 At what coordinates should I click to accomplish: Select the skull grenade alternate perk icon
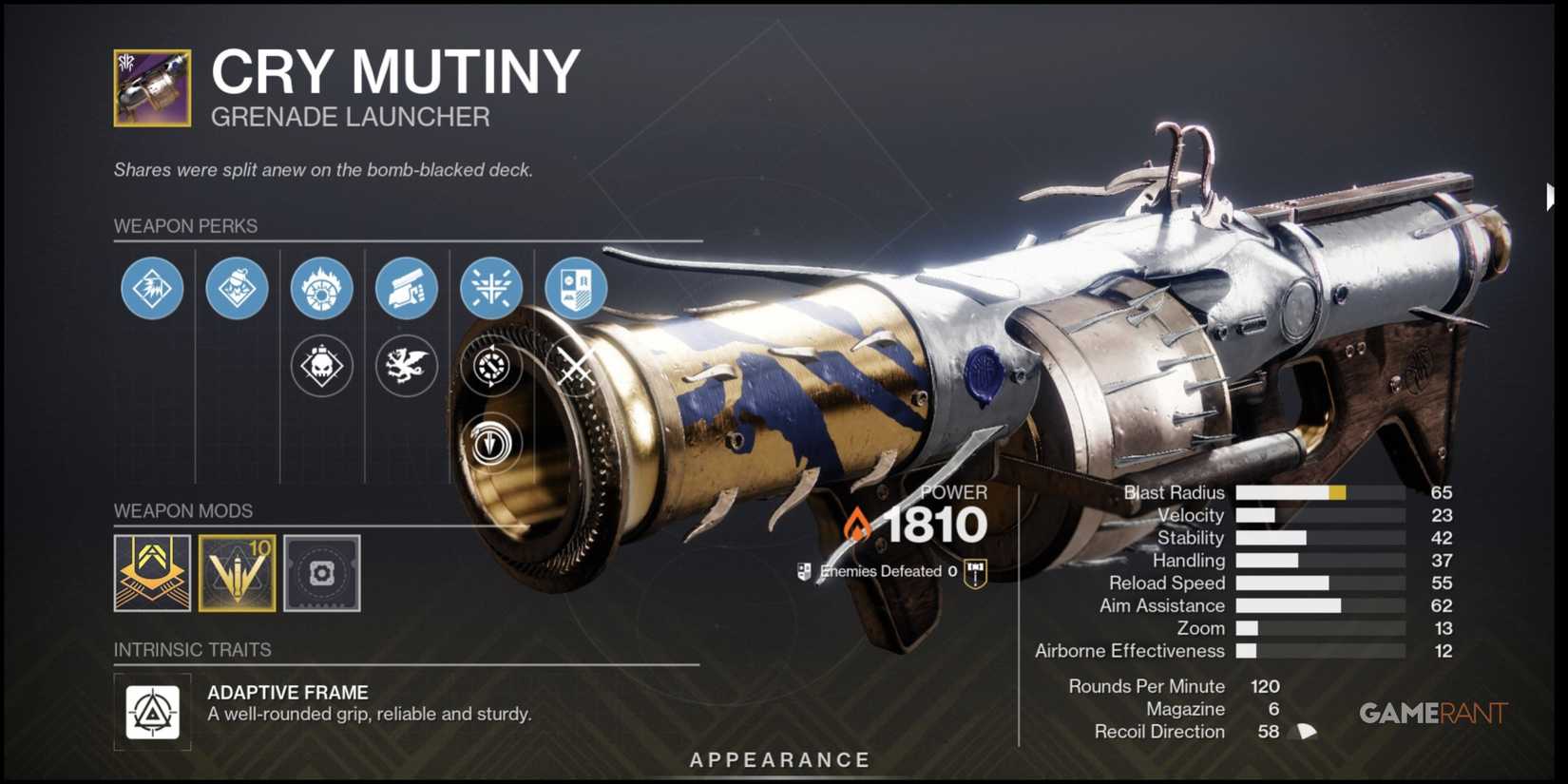pos(321,366)
